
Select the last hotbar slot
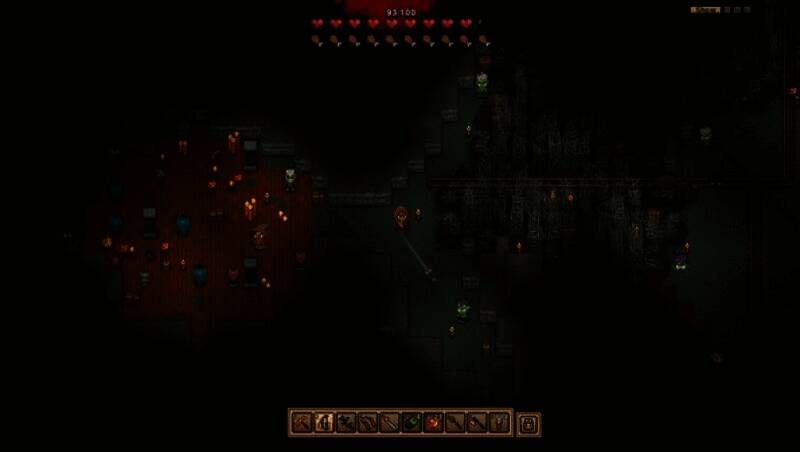click(500, 423)
